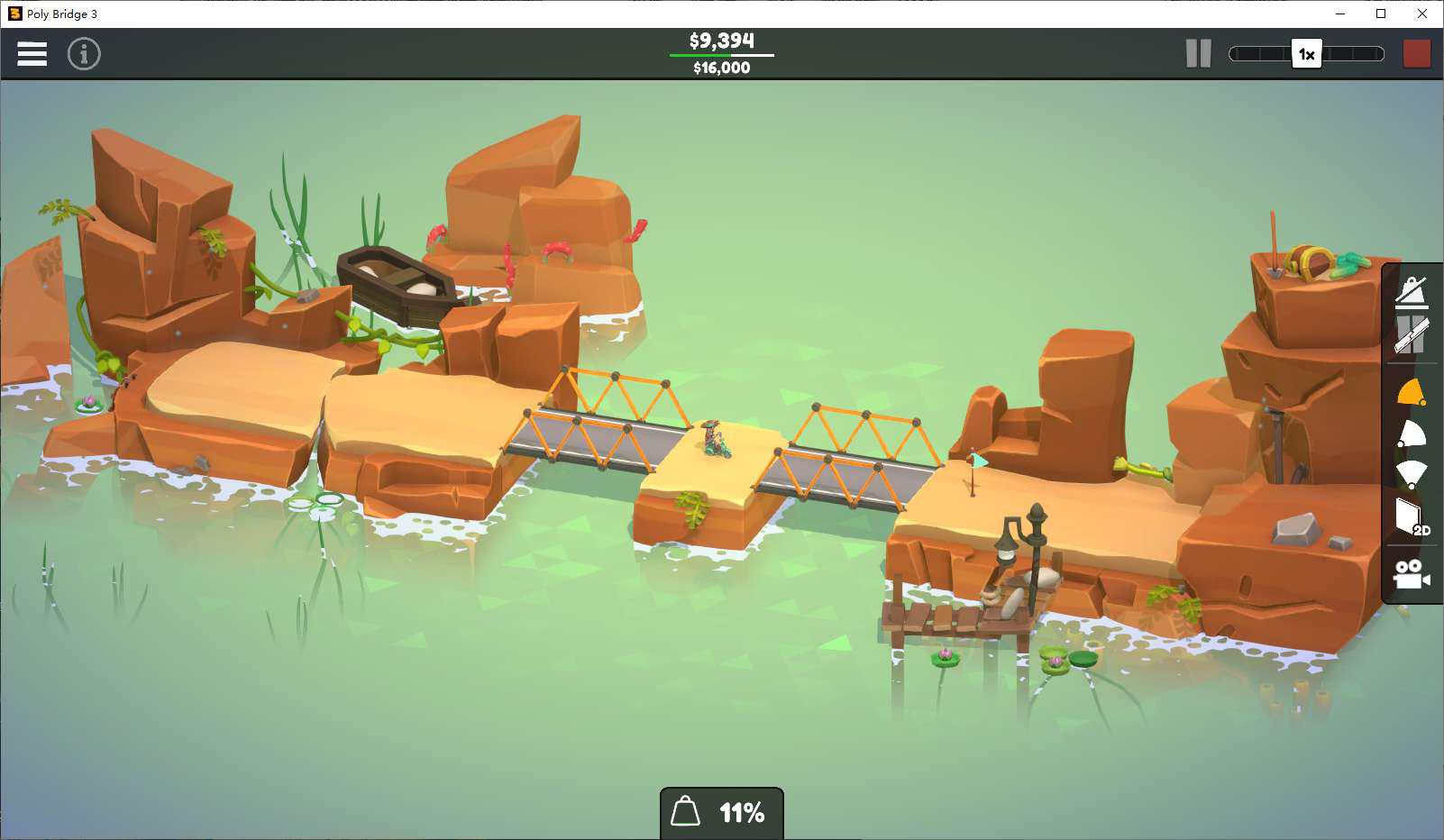This screenshot has height=840, width=1444.
Task: Close the Poly Bridge 3 window
Action: 1422,14
